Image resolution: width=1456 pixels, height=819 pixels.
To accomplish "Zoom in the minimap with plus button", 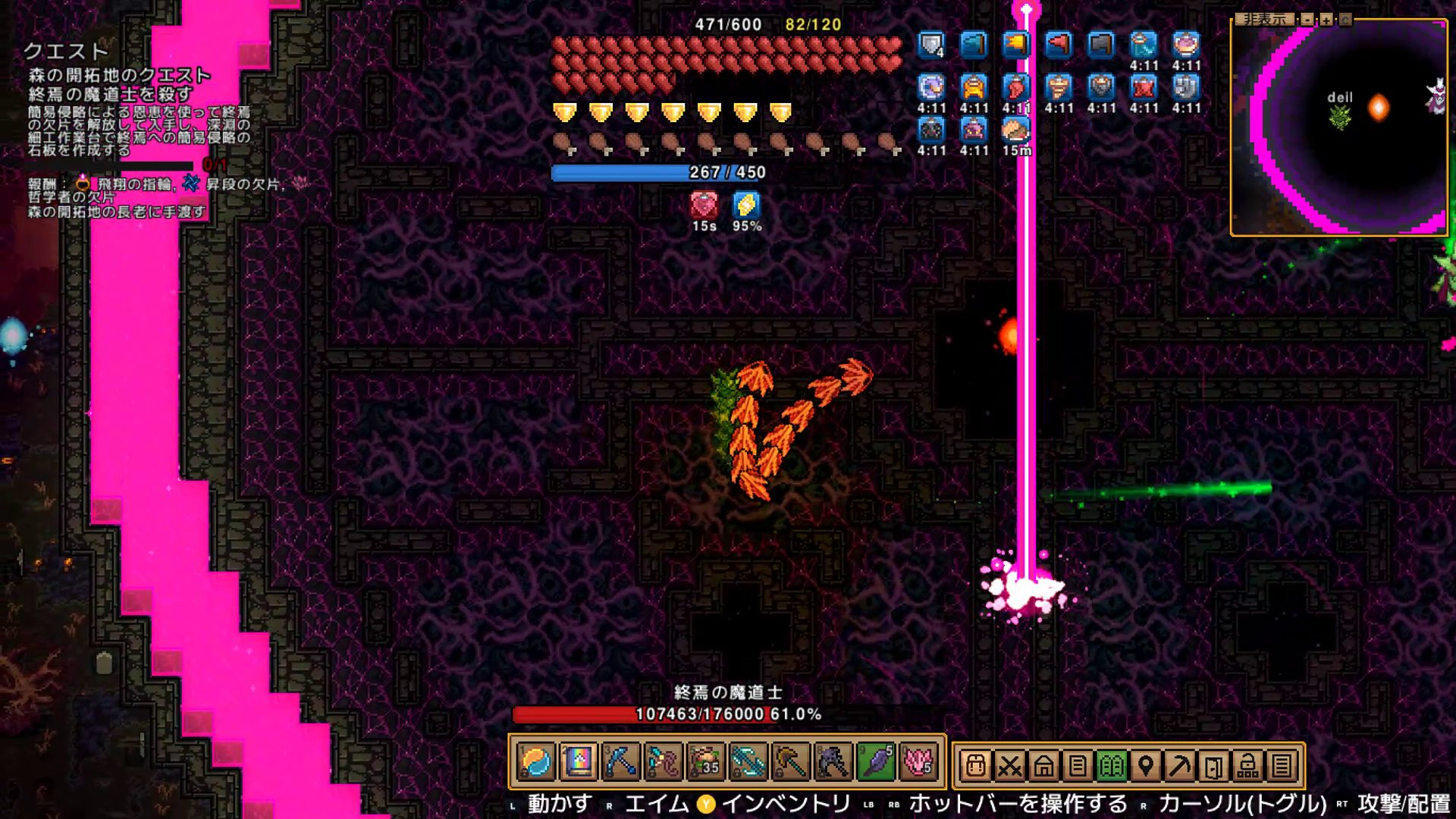I will tap(1326, 20).
